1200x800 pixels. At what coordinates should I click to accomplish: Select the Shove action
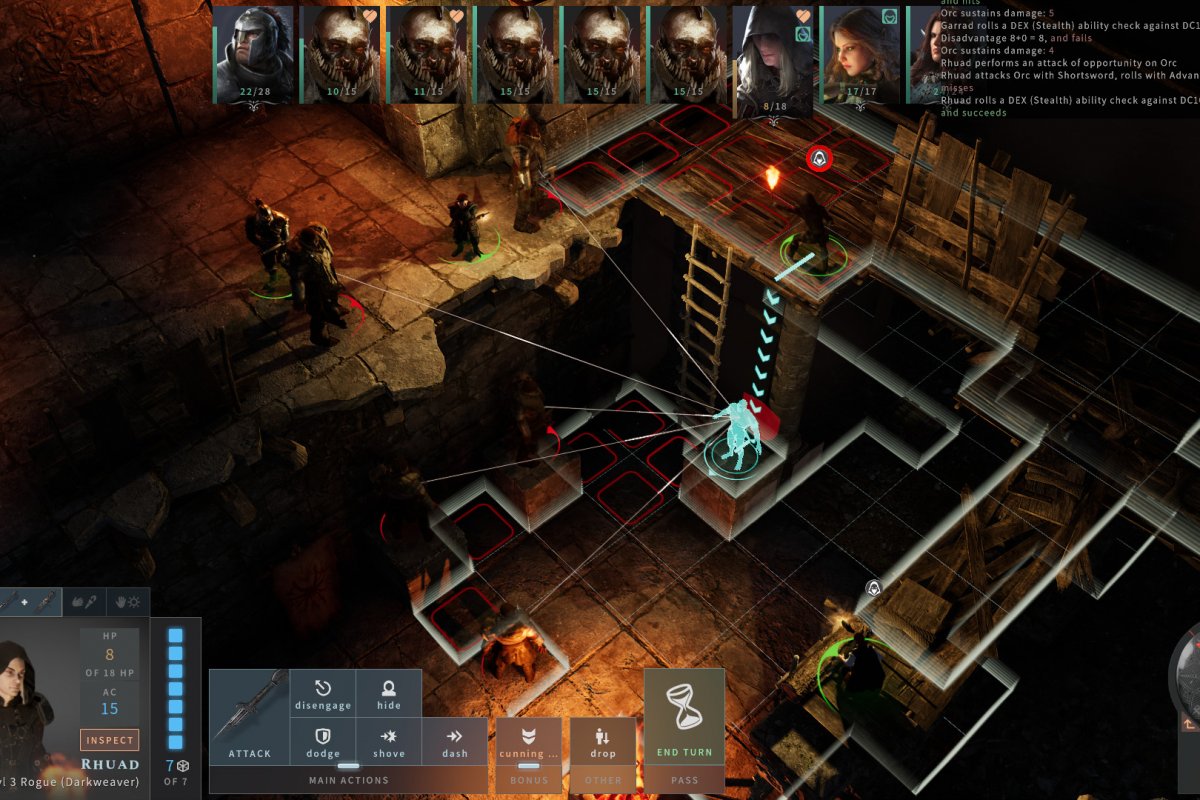389,742
